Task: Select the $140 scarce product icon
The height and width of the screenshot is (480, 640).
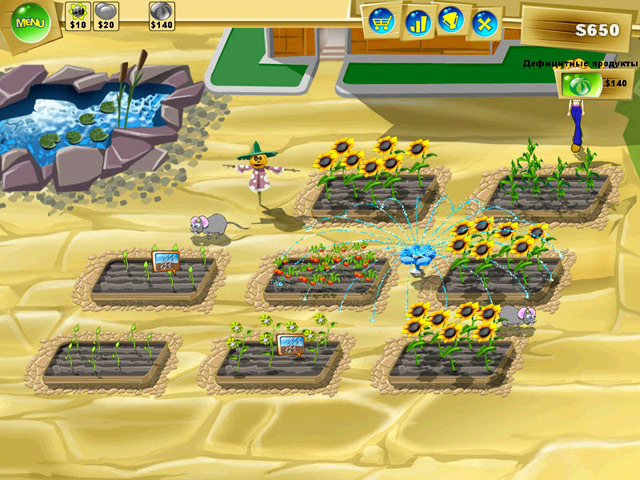Action: click(x=578, y=84)
